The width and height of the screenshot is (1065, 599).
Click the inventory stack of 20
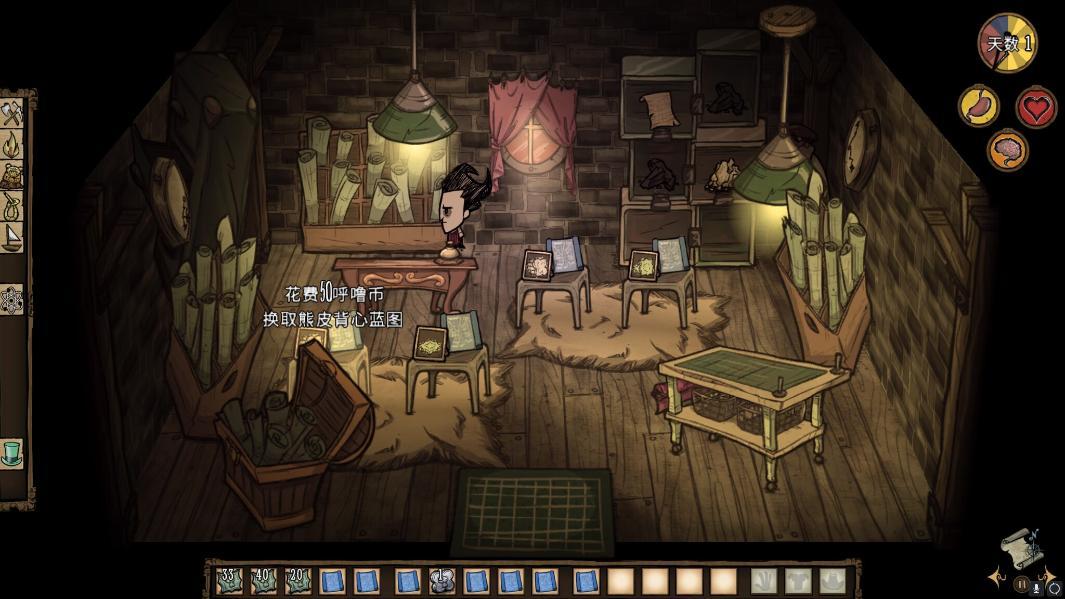point(298,580)
